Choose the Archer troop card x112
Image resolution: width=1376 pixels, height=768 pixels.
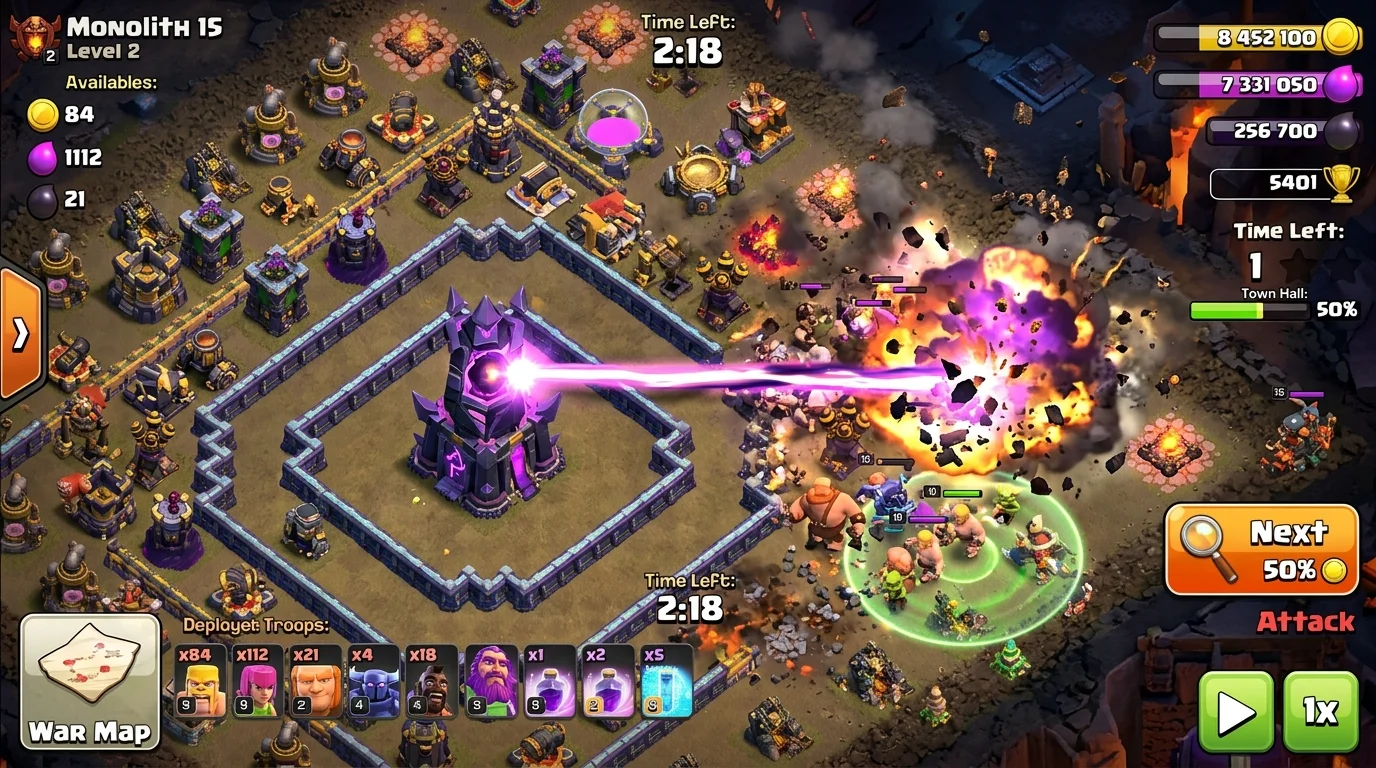259,681
